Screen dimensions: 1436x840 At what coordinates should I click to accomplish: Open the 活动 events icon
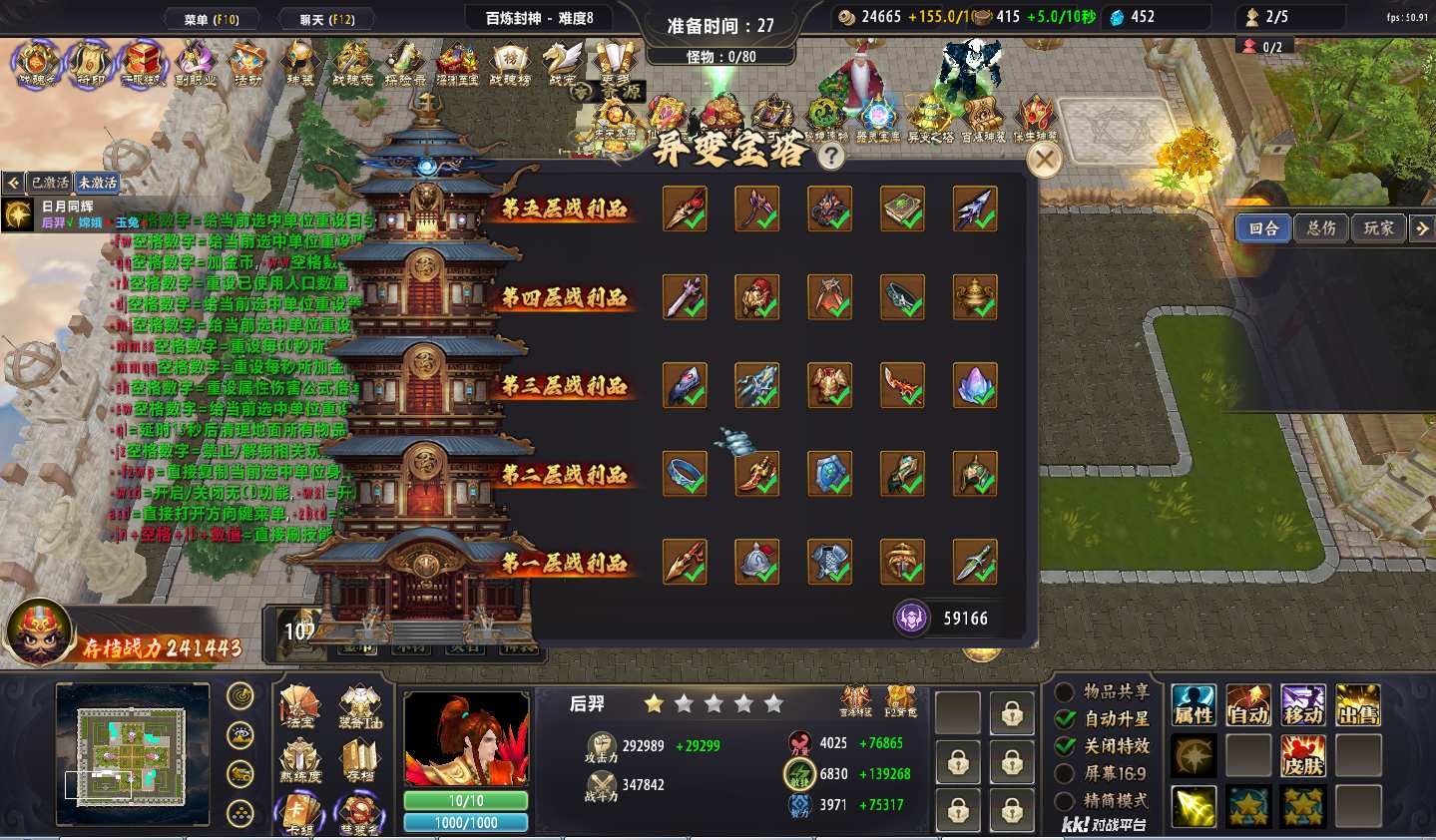click(247, 64)
